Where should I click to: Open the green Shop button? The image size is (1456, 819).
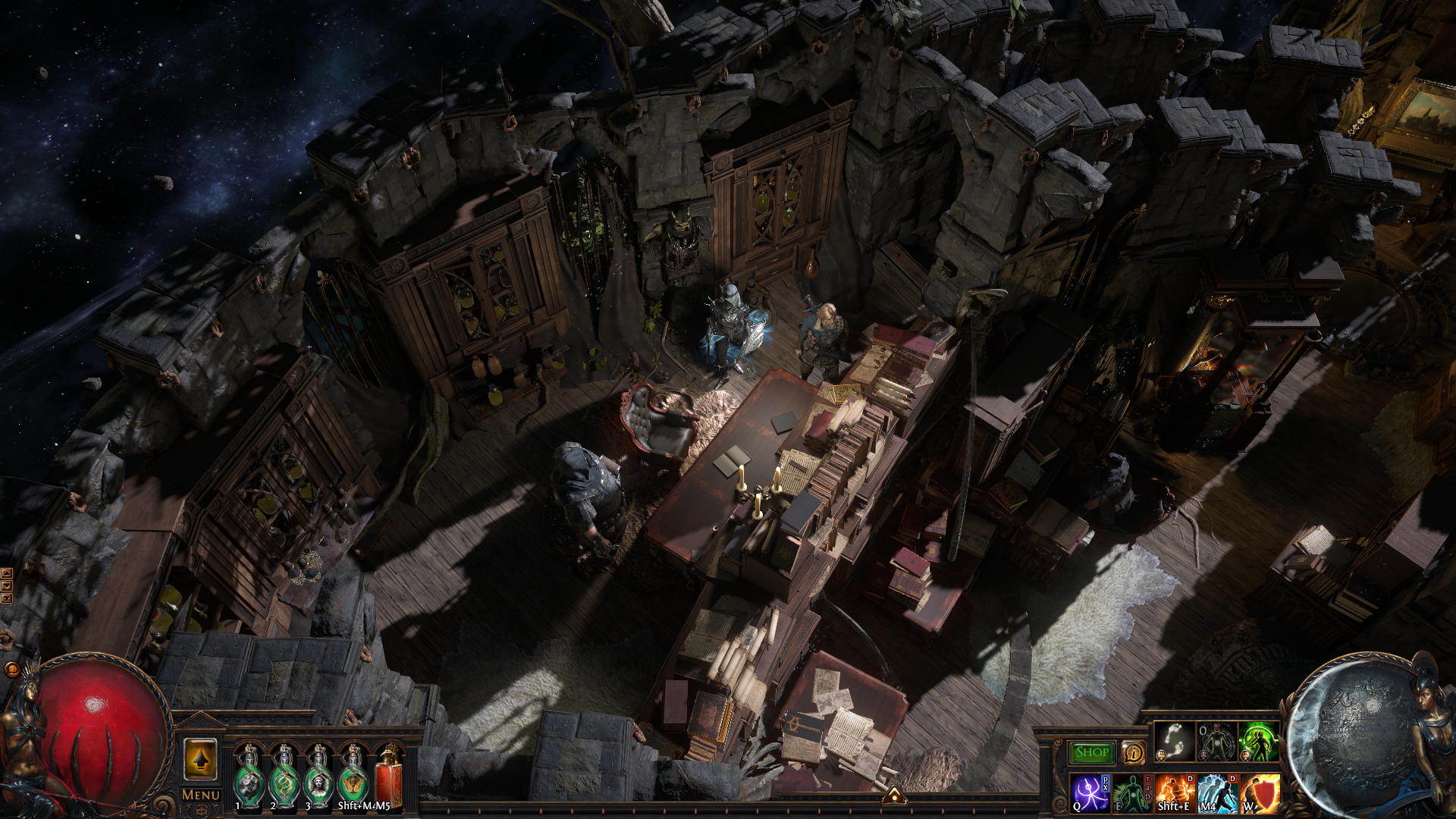(1092, 752)
